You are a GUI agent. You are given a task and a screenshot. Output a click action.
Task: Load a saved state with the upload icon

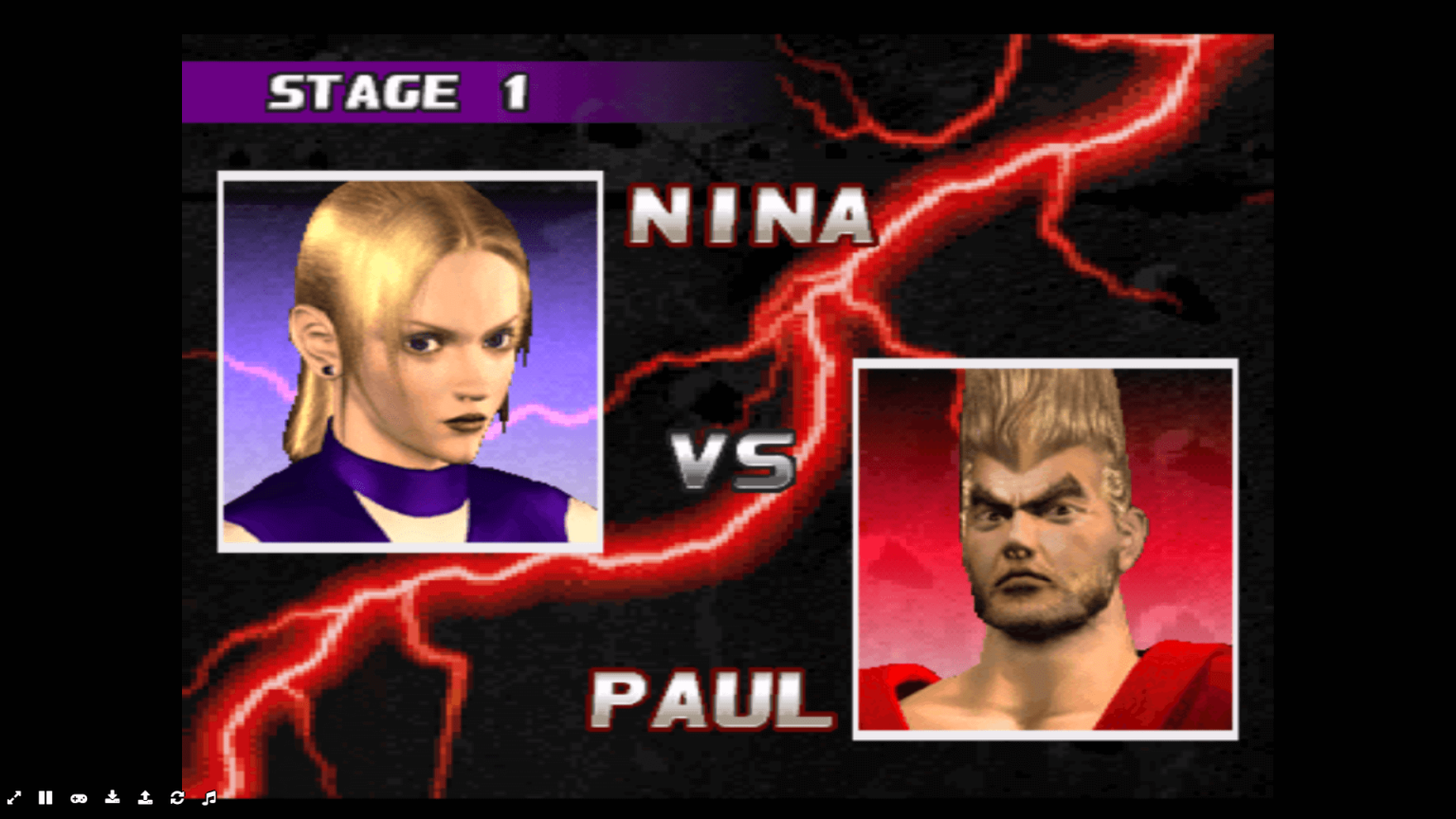pyautogui.click(x=145, y=798)
